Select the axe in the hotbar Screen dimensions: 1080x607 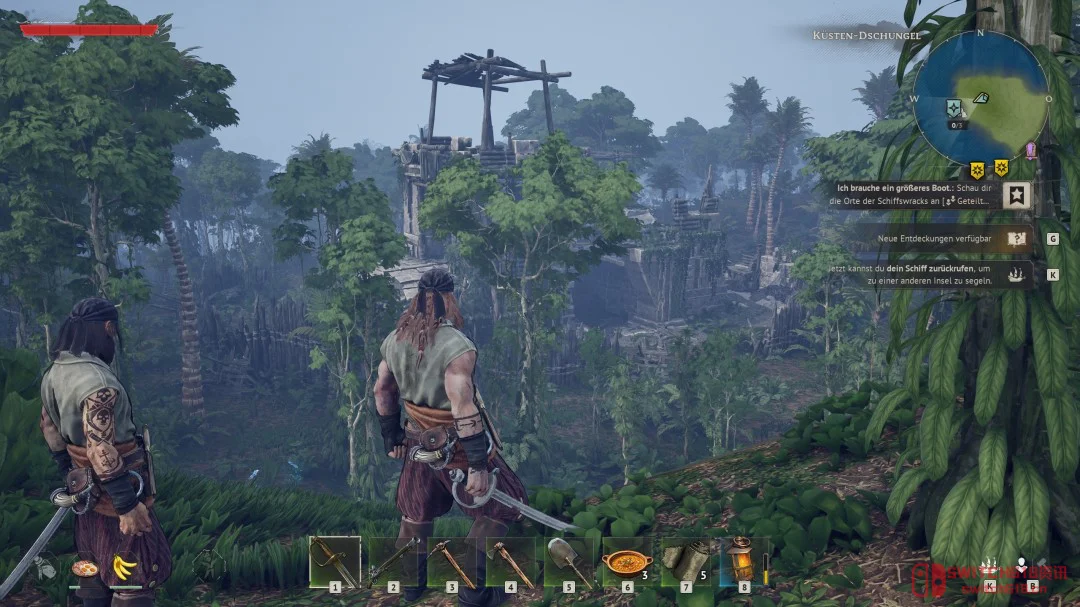point(510,562)
